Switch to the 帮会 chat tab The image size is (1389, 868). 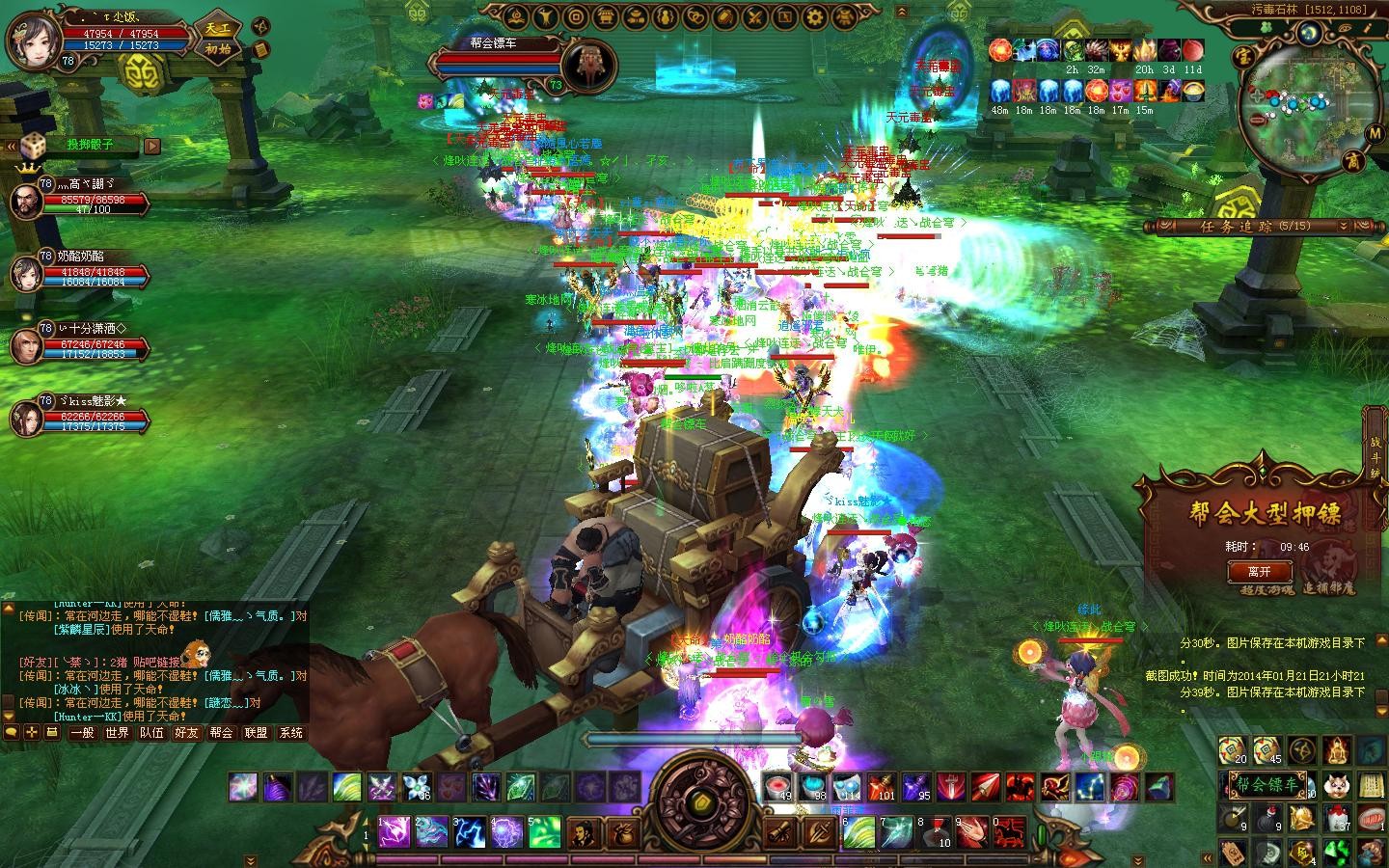(x=221, y=733)
